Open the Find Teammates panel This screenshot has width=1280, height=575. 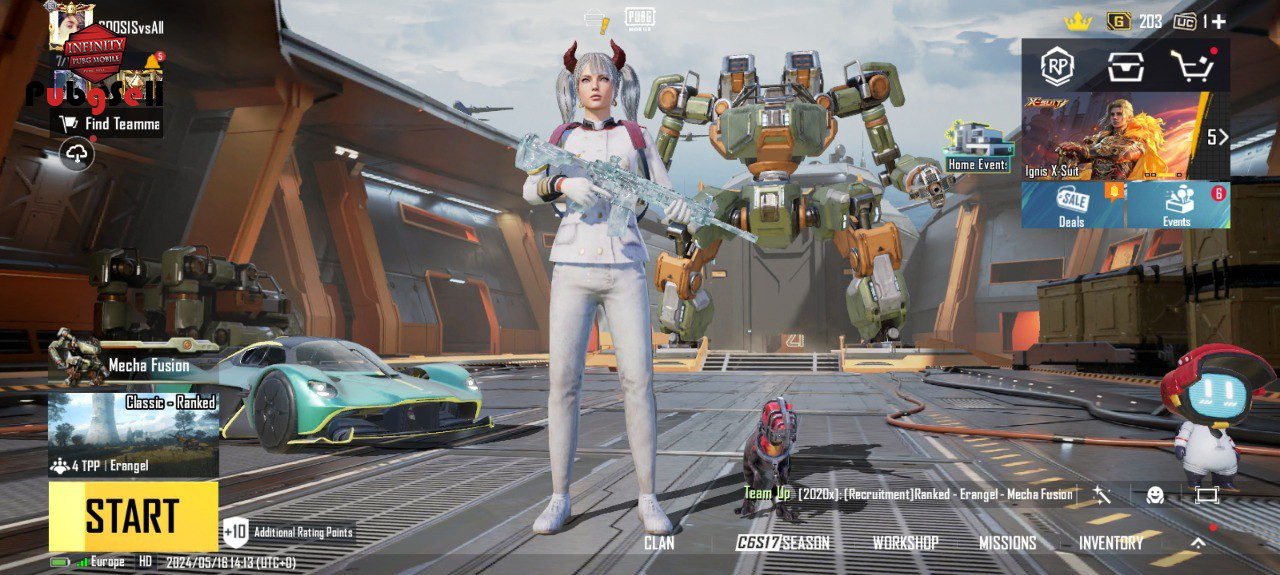(110, 124)
